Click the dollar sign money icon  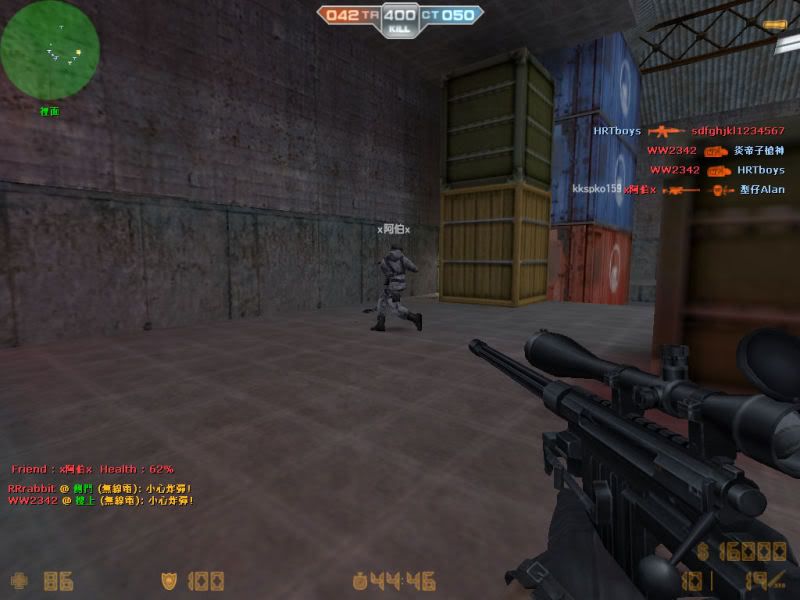point(703,551)
